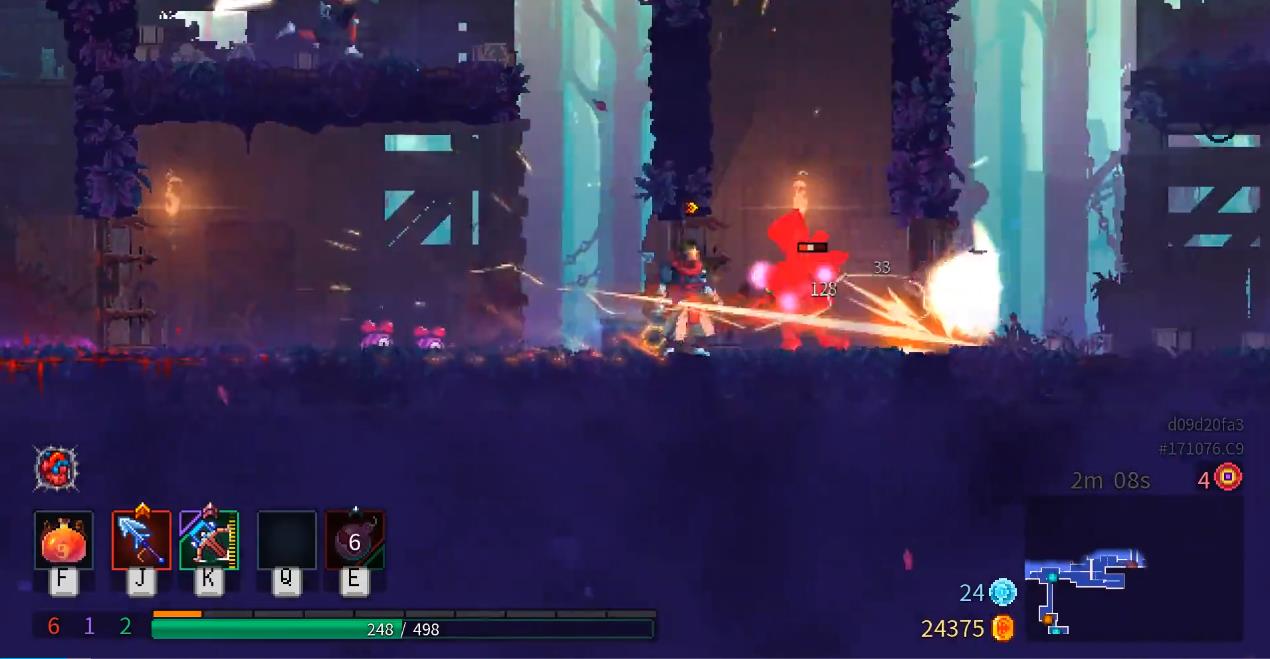Select the bow weapon slot
Screen dimensions: 1270x659
coord(209,541)
